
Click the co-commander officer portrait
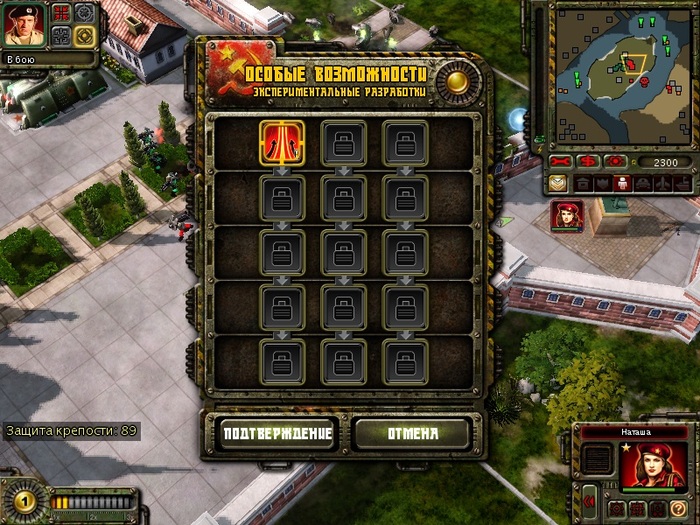(x=22, y=25)
